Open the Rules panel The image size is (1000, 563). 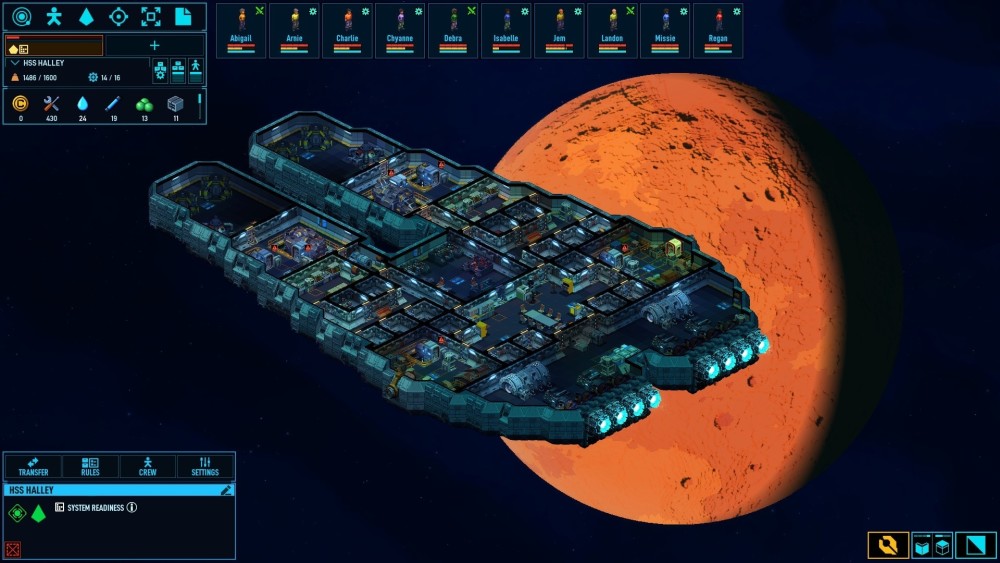pyautogui.click(x=90, y=466)
